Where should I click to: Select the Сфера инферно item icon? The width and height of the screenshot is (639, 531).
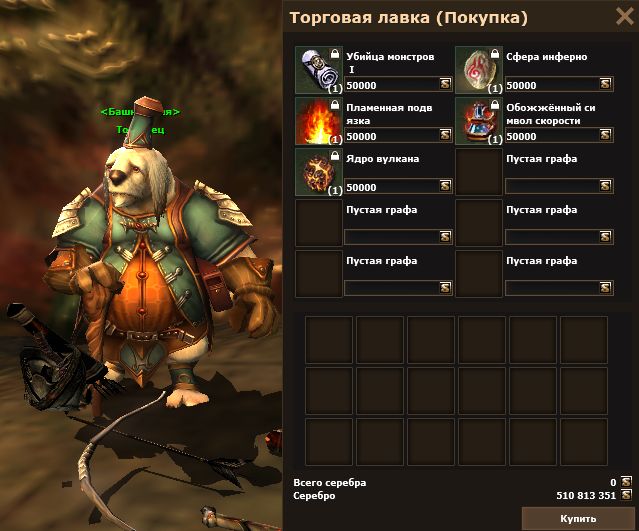(479, 70)
